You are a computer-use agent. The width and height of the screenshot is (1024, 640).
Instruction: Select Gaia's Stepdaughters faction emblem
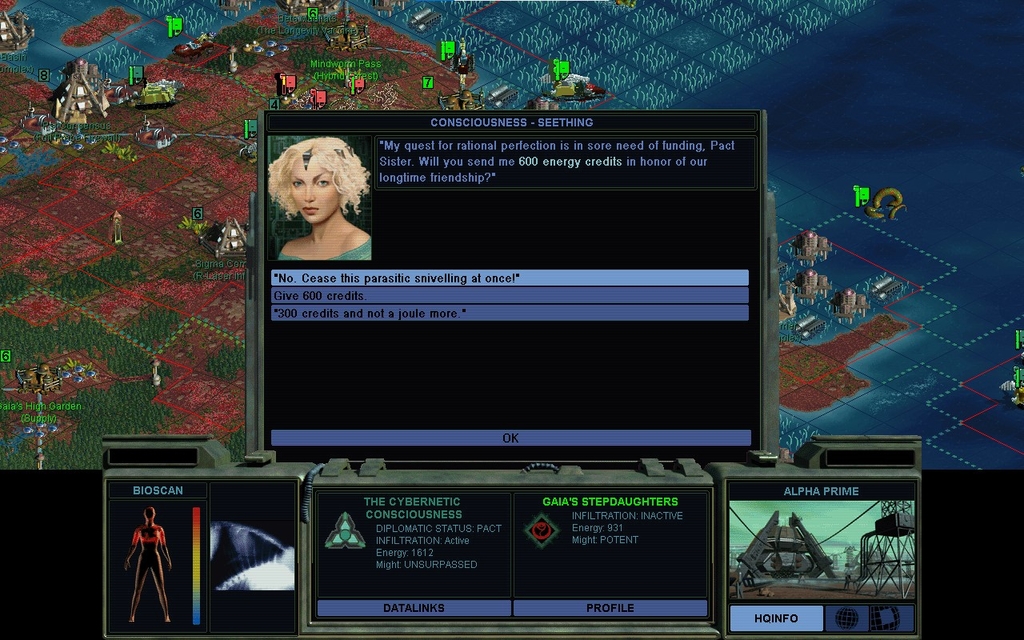542,529
